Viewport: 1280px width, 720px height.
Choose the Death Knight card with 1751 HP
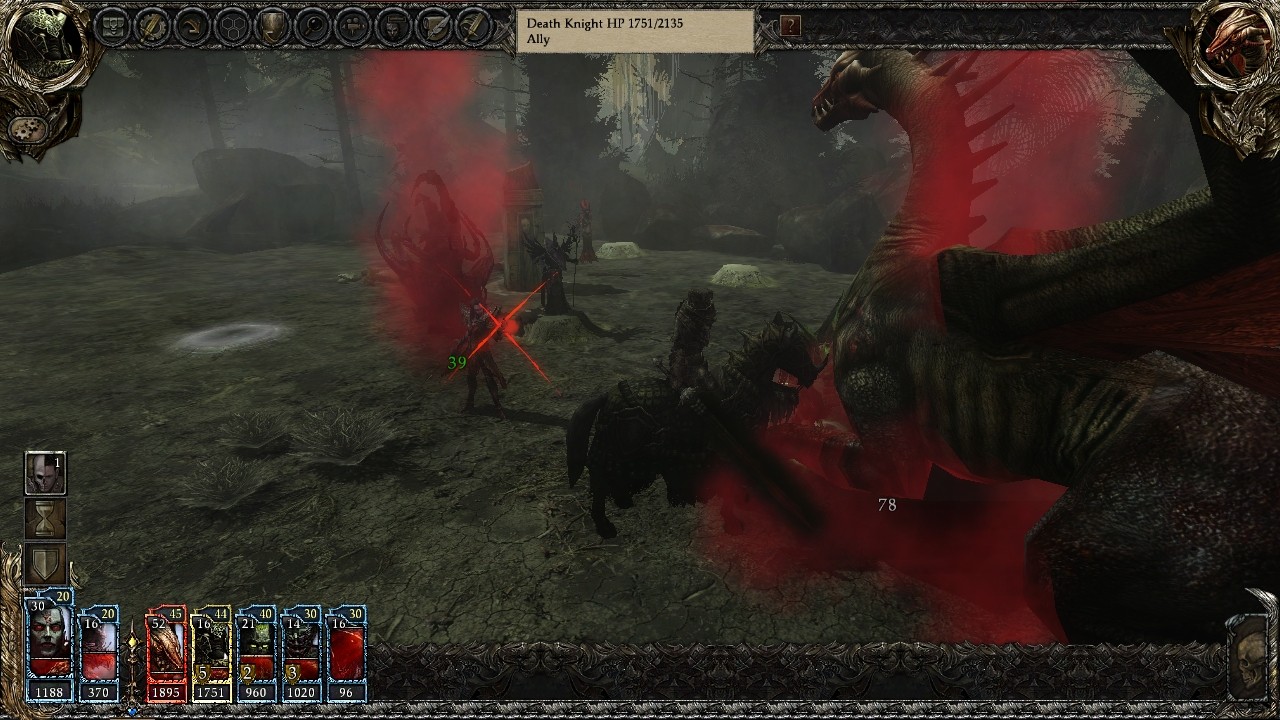[x=211, y=652]
